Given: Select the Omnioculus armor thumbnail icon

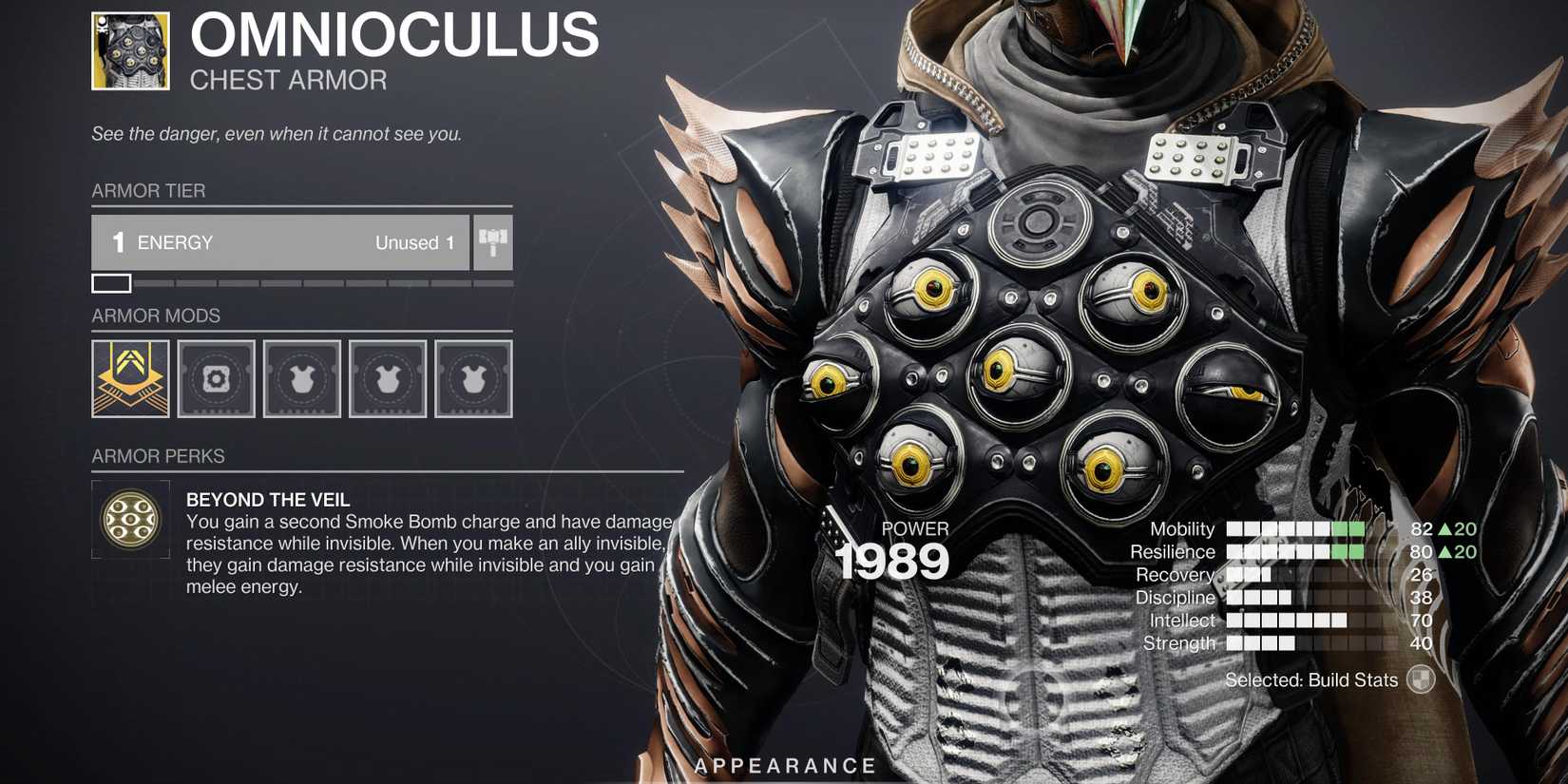Looking at the screenshot, I should 133,49.
